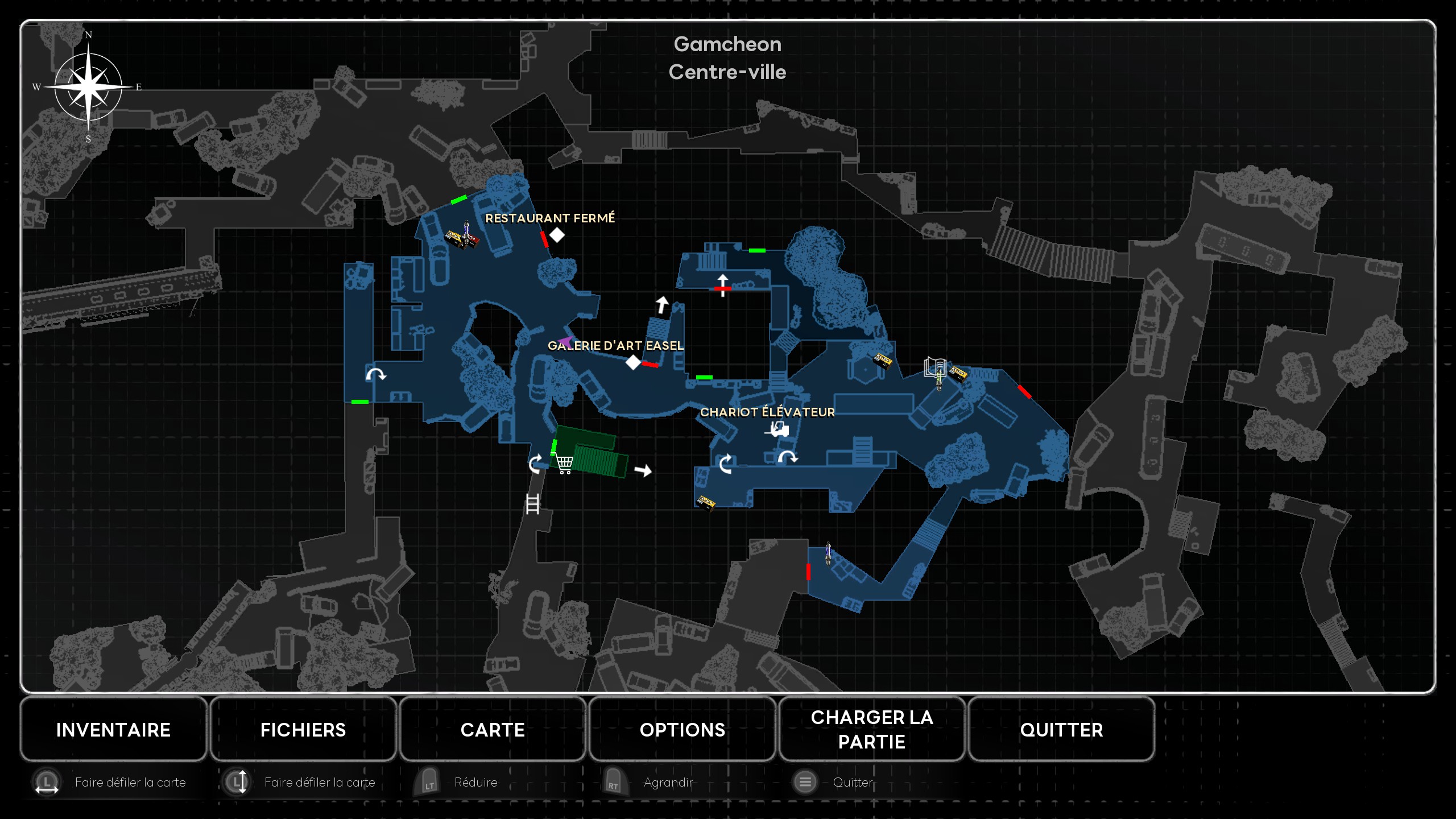
Task: Open the INVENTAIRE menu tab
Action: click(x=113, y=730)
